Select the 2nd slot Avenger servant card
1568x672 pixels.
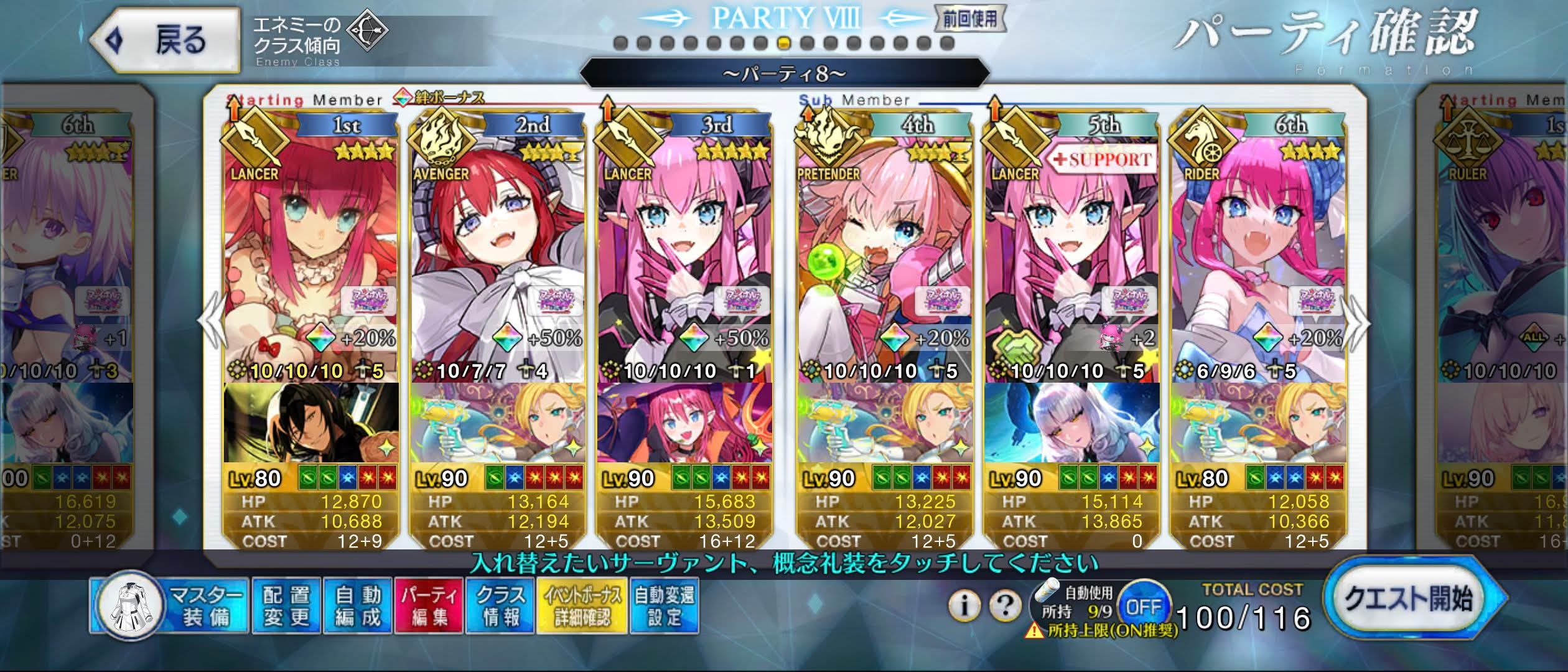tap(498, 249)
